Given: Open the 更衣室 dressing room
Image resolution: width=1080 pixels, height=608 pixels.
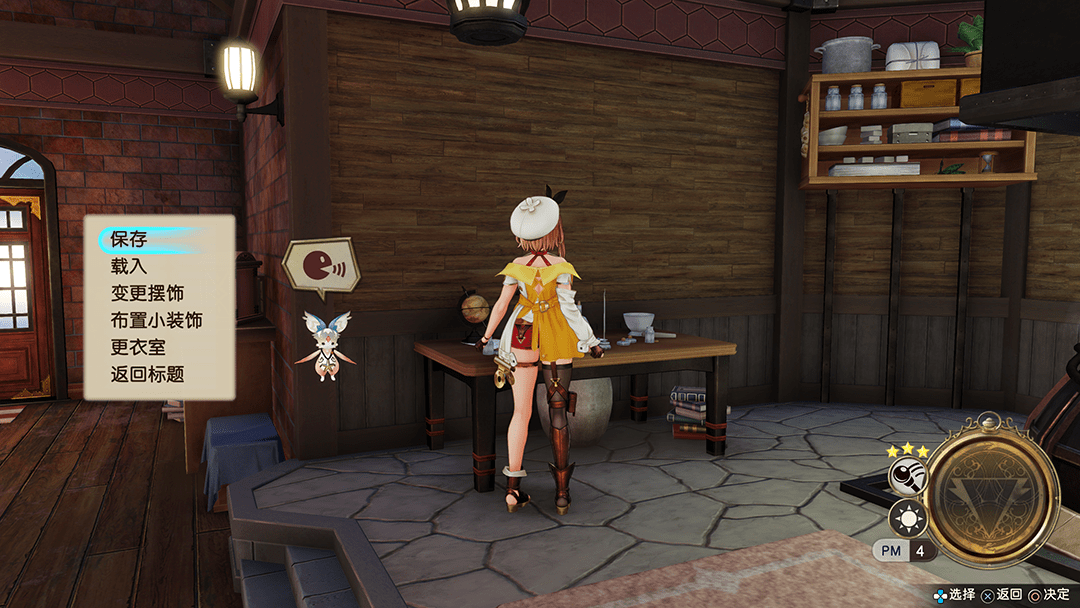Looking at the screenshot, I should pyautogui.click(x=138, y=348).
